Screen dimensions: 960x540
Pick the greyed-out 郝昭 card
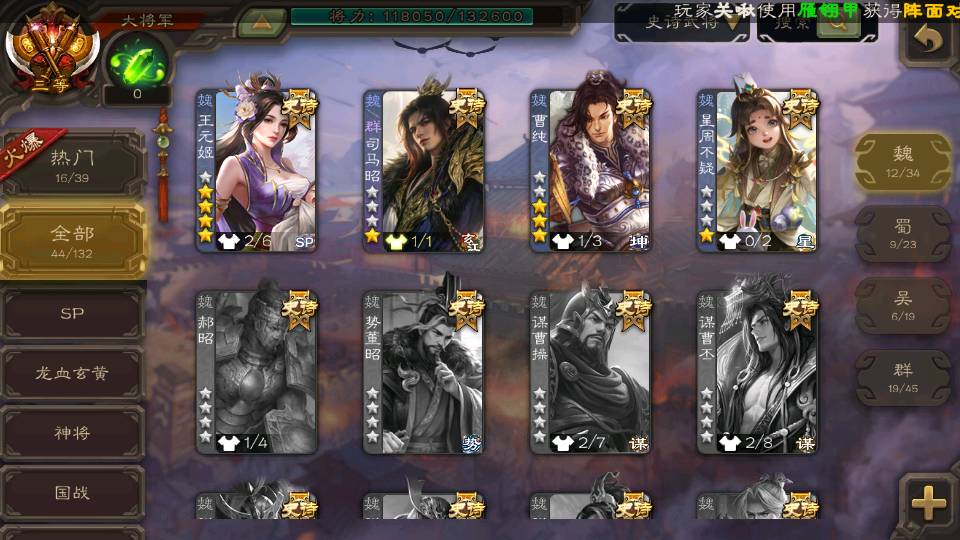point(256,372)
